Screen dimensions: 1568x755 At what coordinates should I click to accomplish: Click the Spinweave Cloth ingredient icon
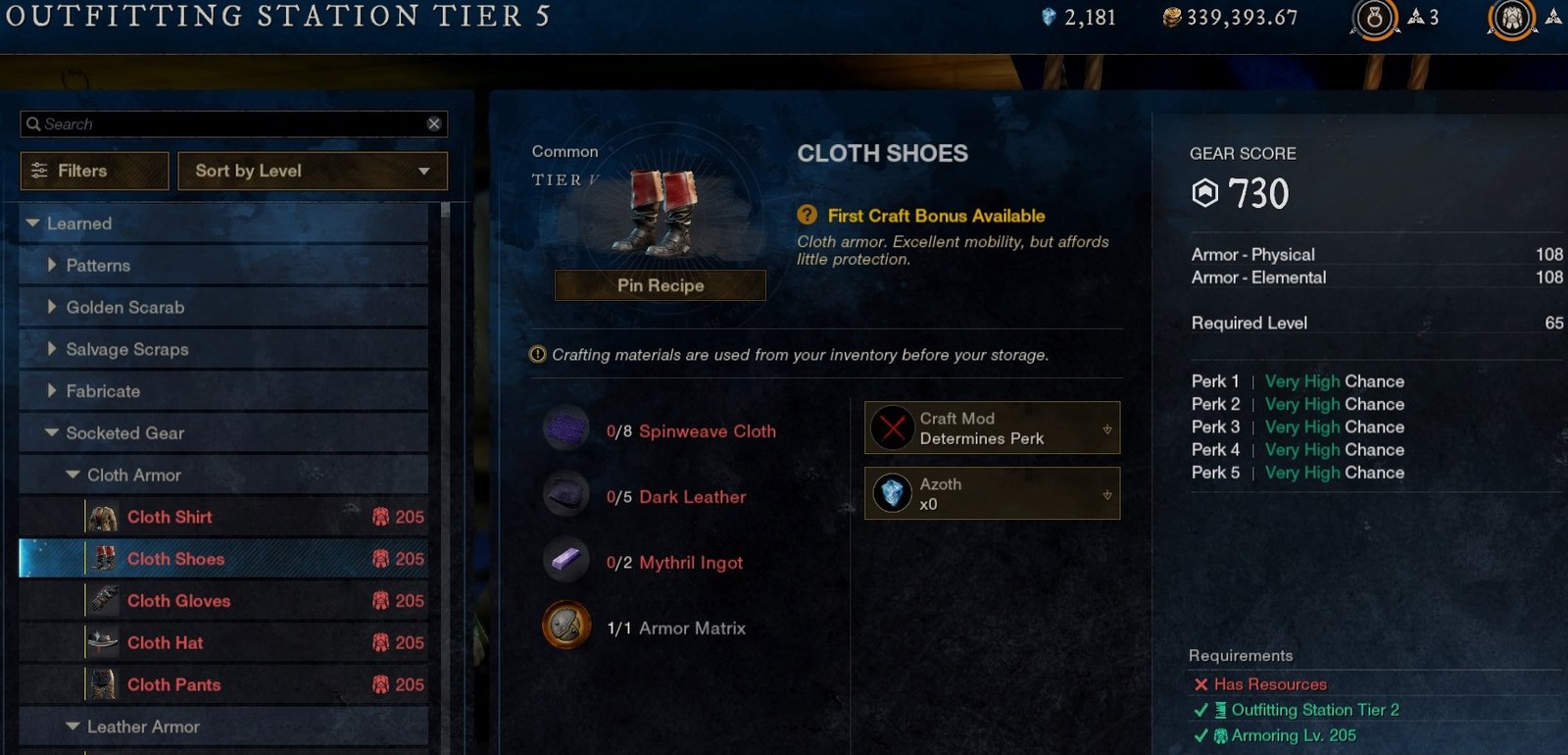coord(566,428)
